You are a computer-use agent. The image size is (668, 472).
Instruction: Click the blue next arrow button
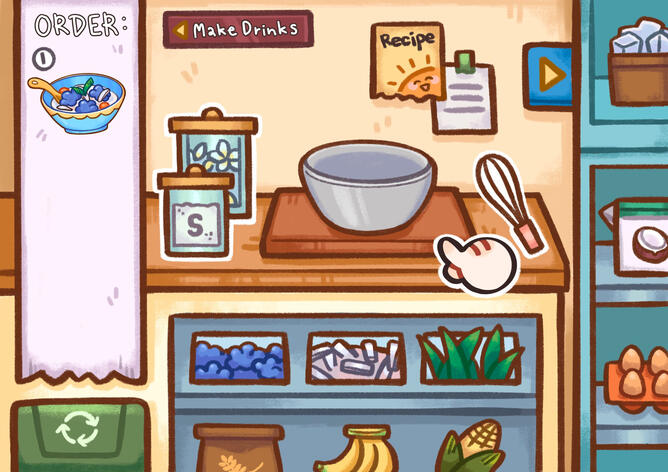click(547, 73)
